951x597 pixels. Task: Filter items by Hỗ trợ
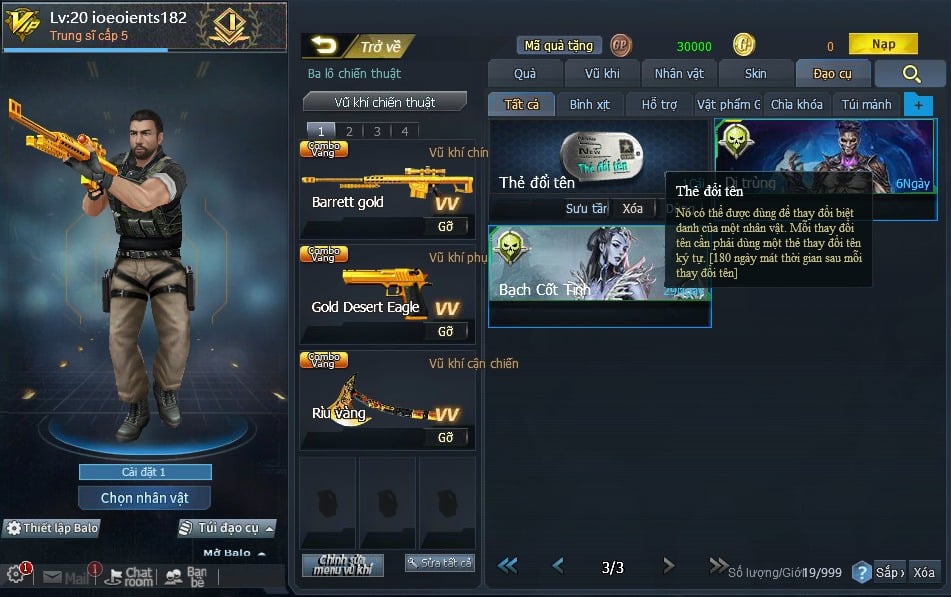point(659,104)
